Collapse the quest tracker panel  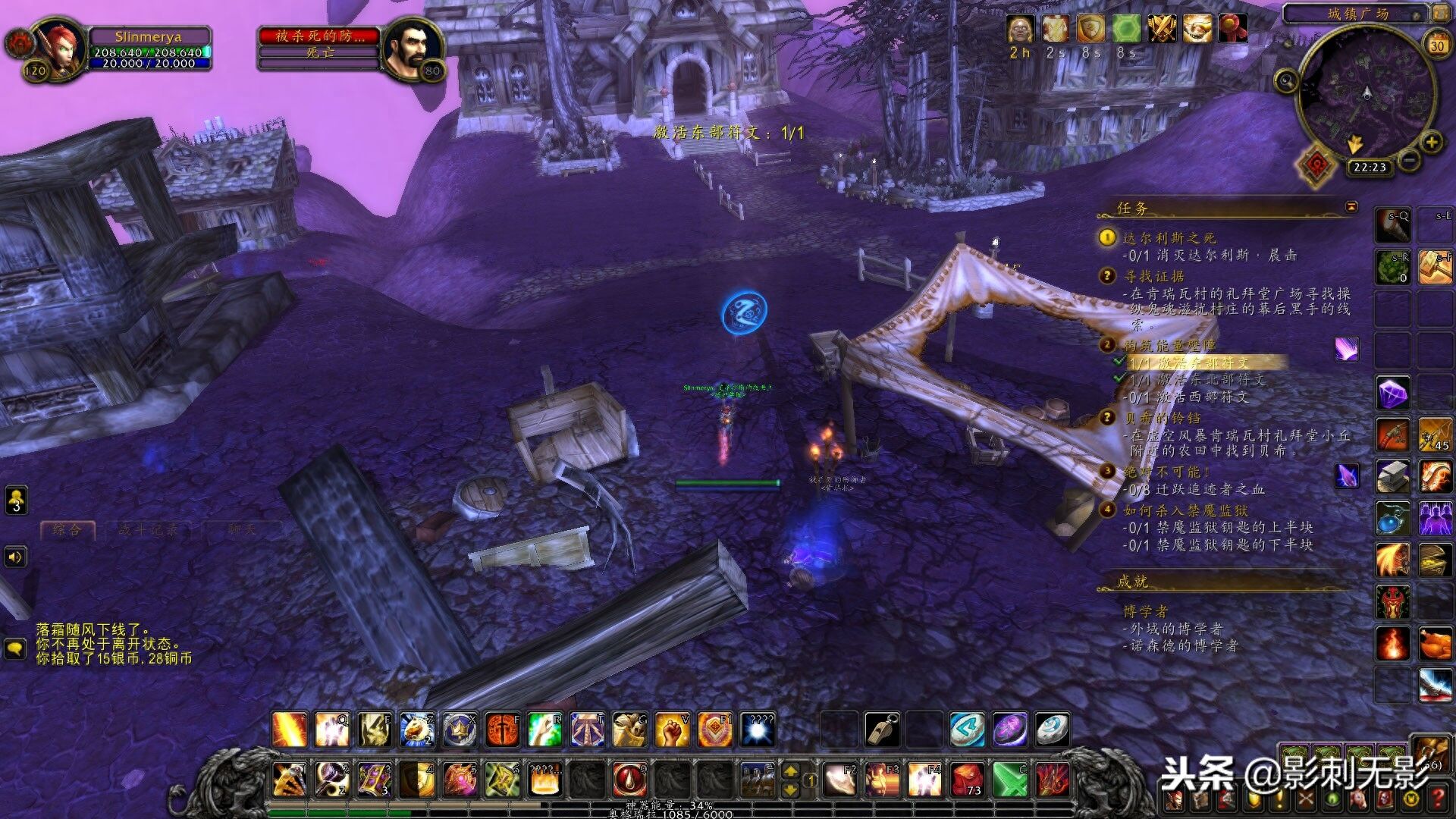coord(1351,206)
